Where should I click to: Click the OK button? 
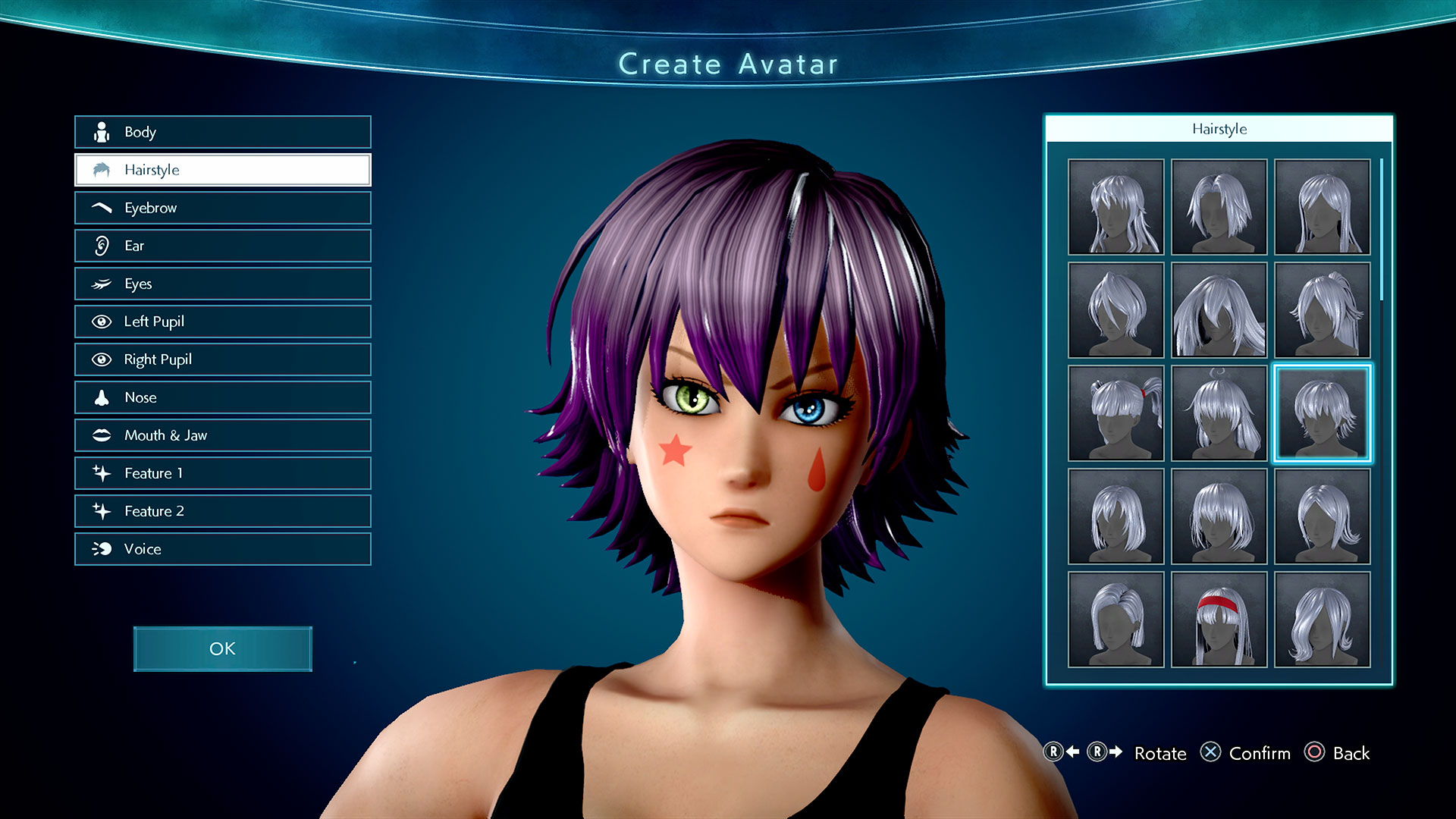coord(222,649)
